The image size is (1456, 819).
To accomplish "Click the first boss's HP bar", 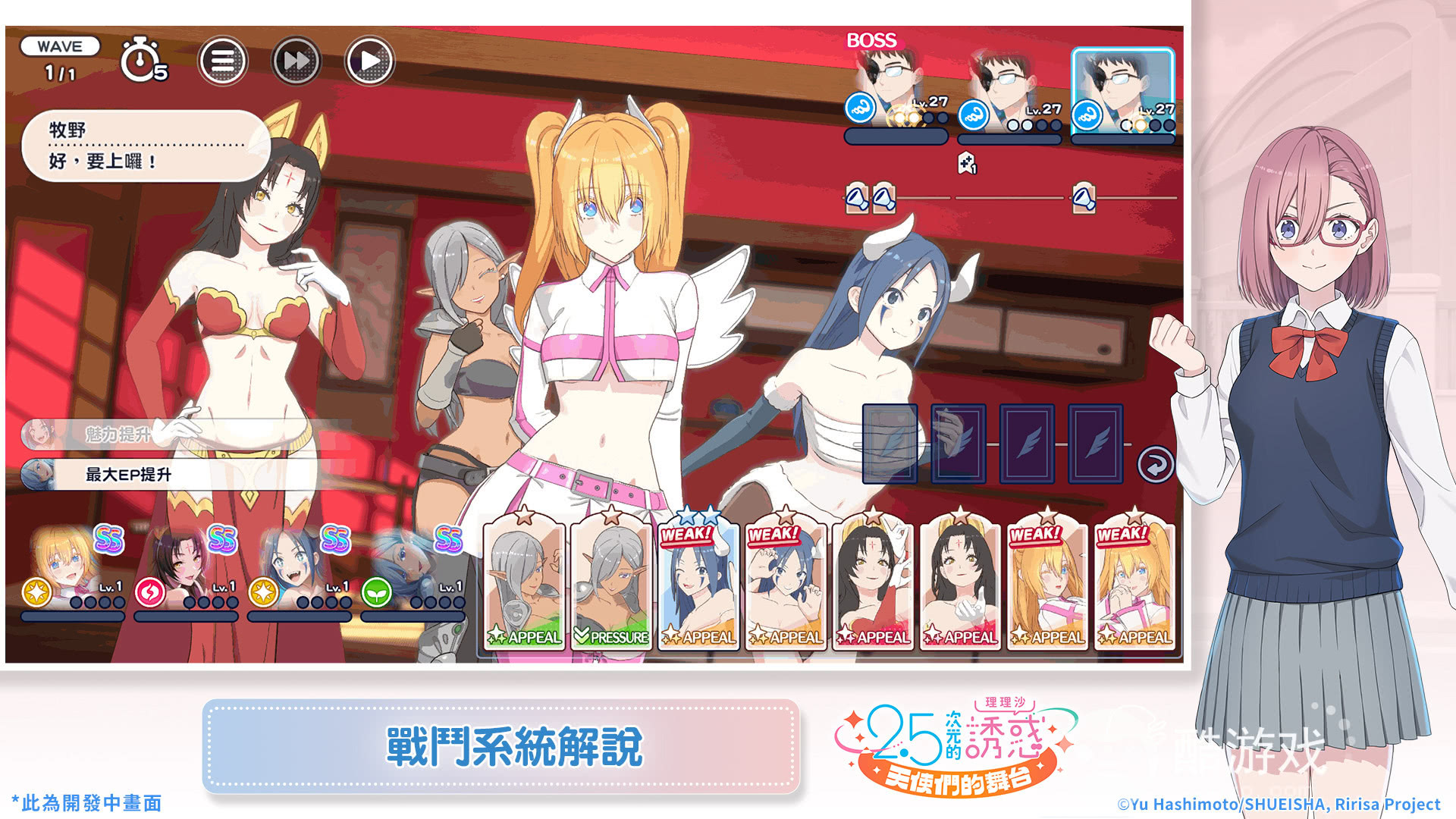I will coord(895,137).
